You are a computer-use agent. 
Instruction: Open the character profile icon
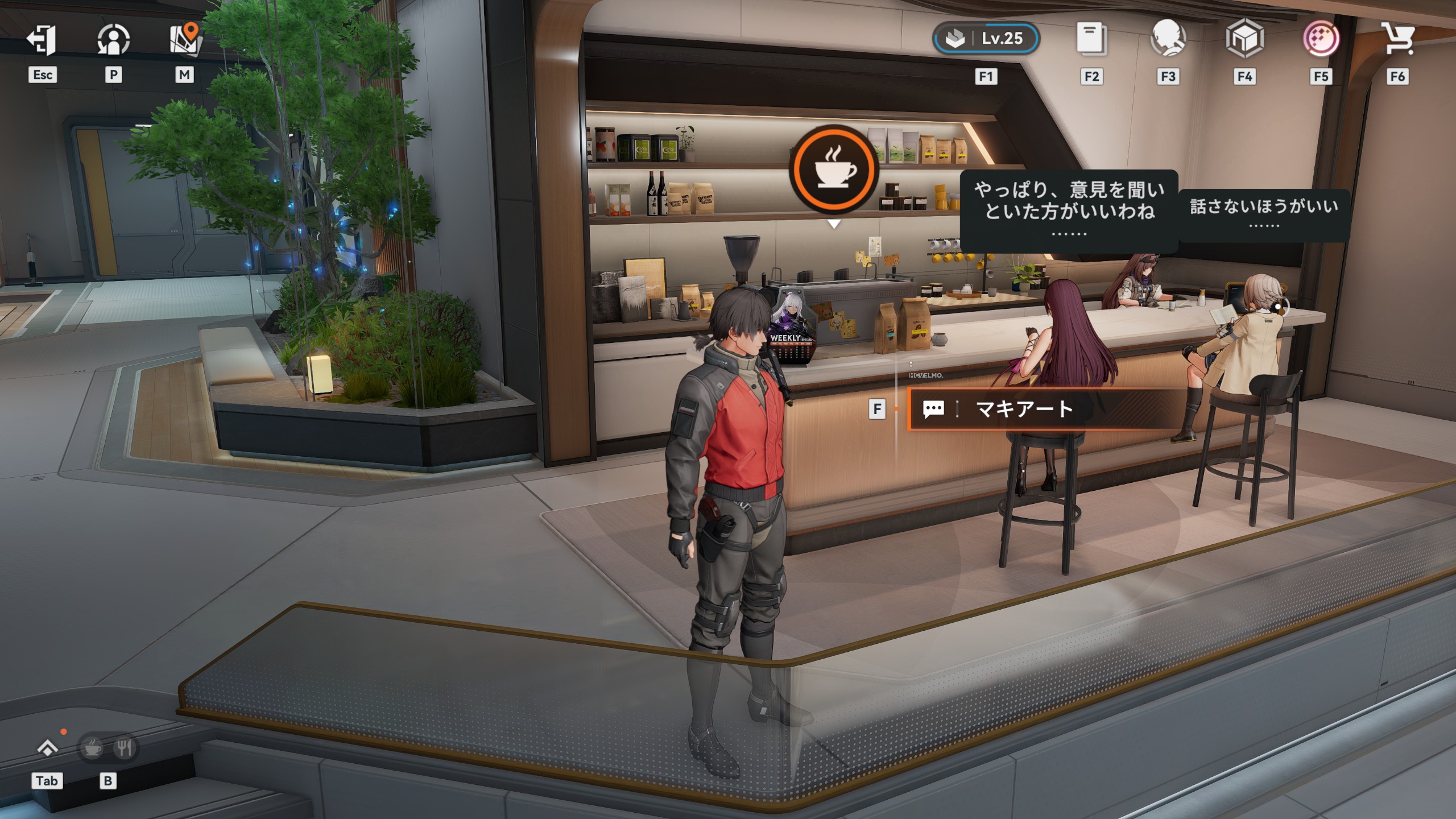113,40
